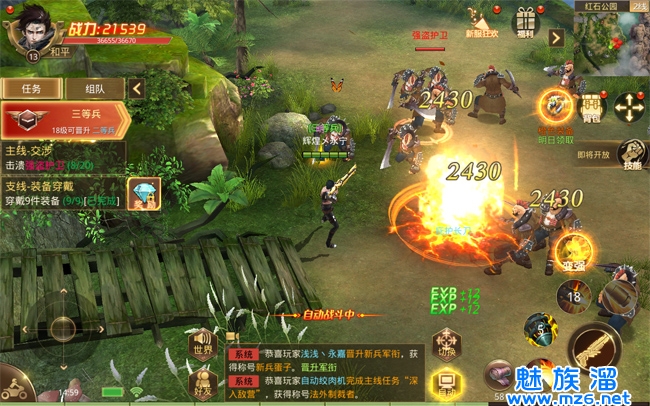Open the 世界 world chat channel
650x406 pixels.
[203, 345]
